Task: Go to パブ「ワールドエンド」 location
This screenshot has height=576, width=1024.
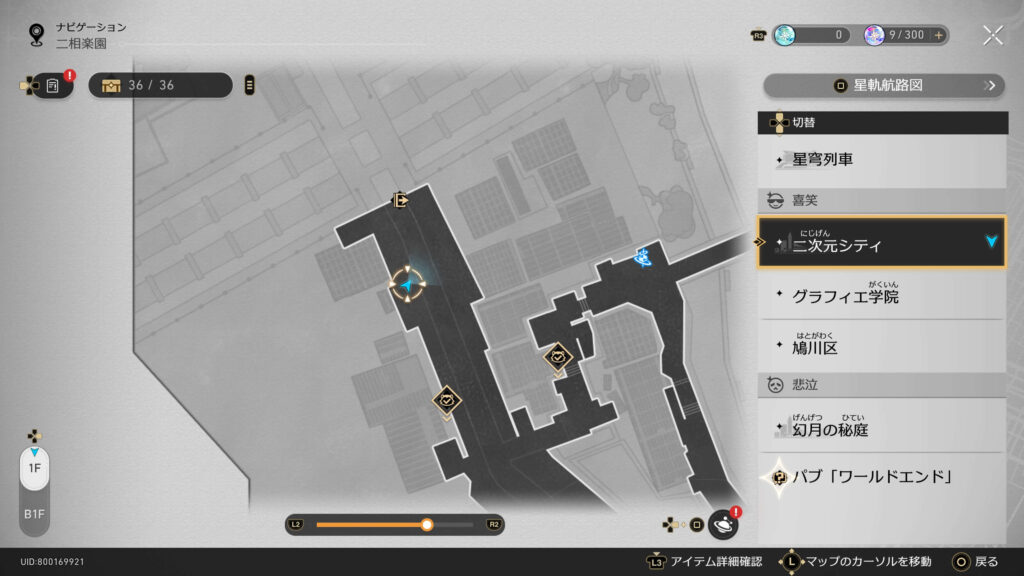Action: (x=882, y=477)
